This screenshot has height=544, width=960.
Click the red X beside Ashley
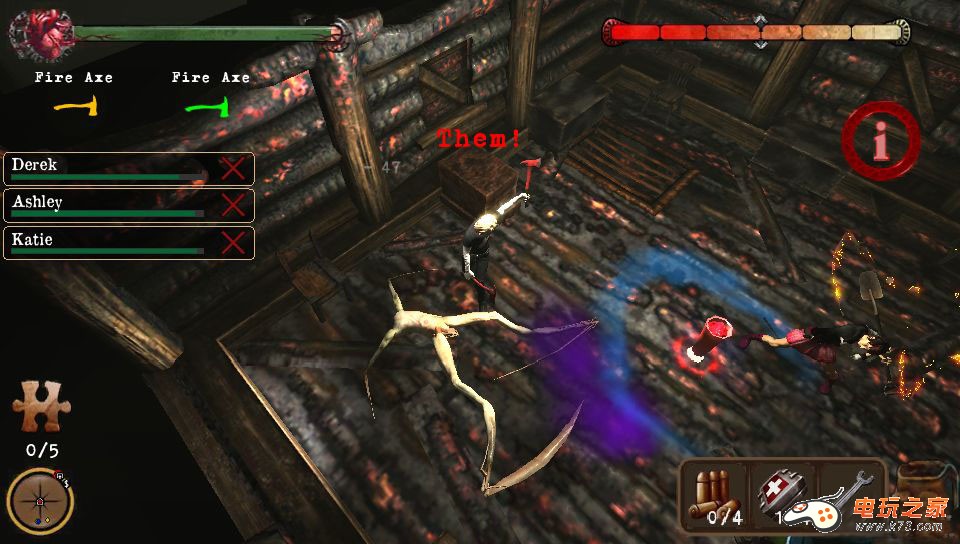[x=233, y=205]
